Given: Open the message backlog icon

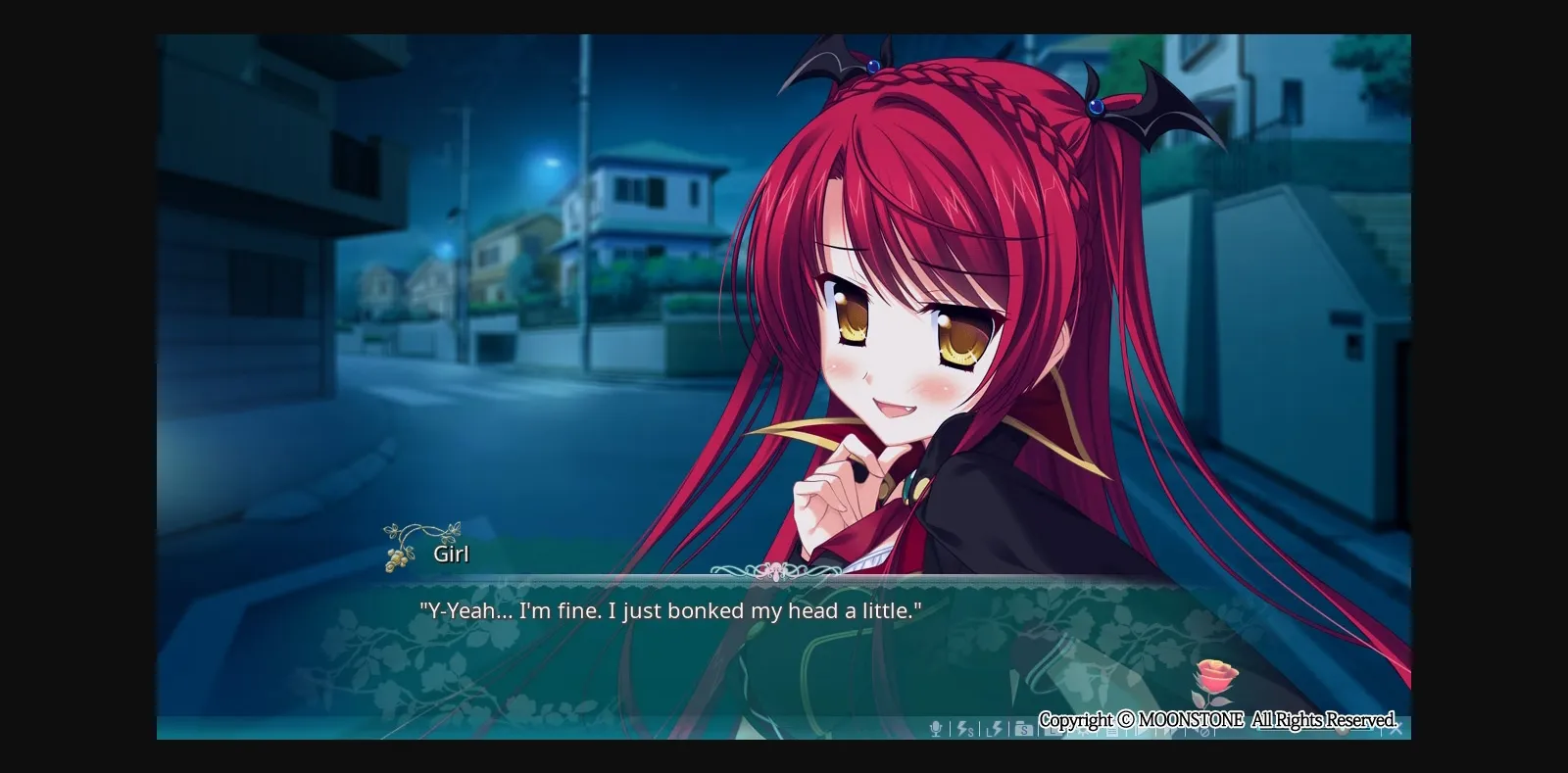Looking at the screenshot, I should click(x=1110, y=730).
